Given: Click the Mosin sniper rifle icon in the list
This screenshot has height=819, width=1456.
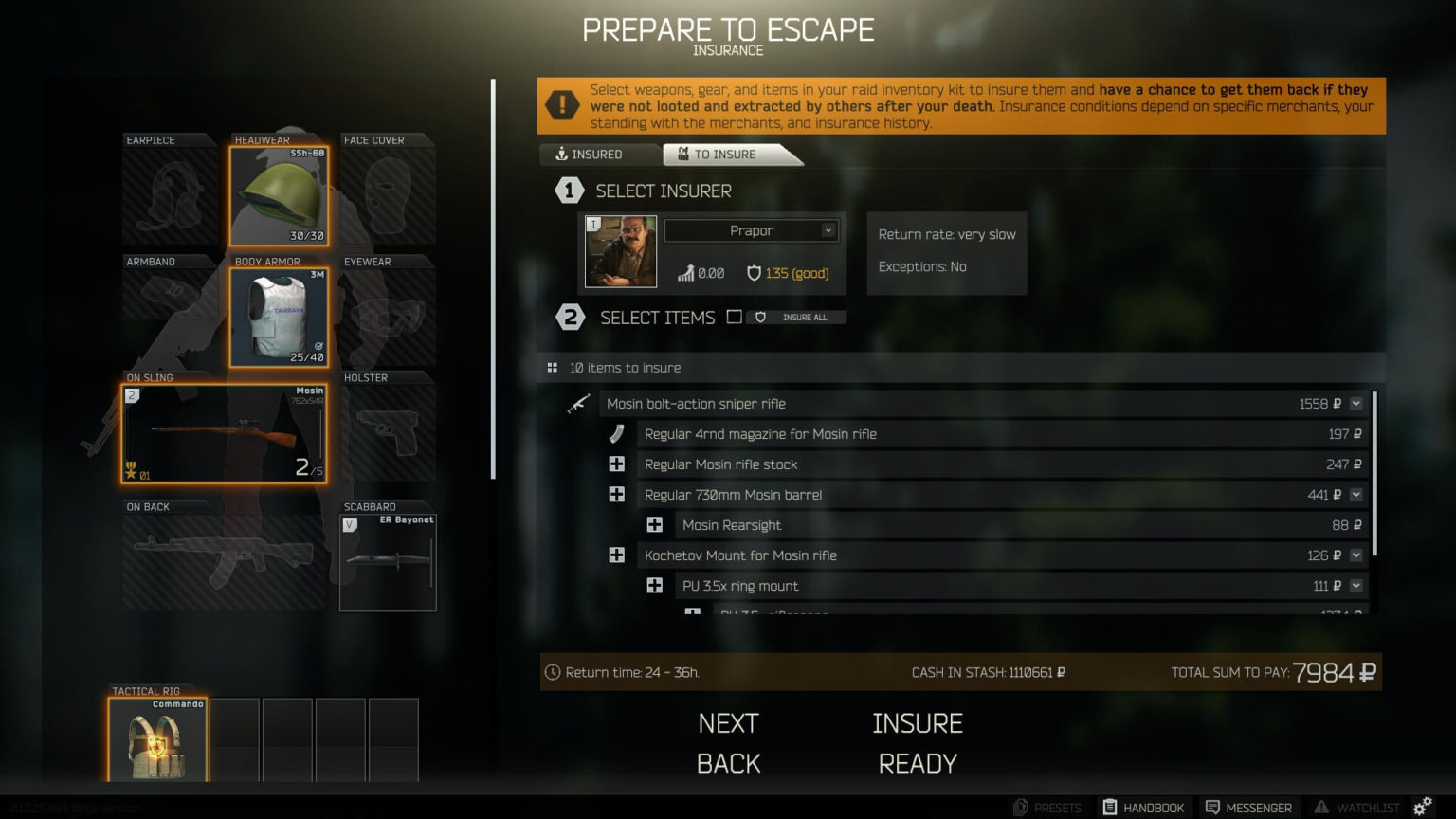Looking at the screenshot, I should click(580, 403).
